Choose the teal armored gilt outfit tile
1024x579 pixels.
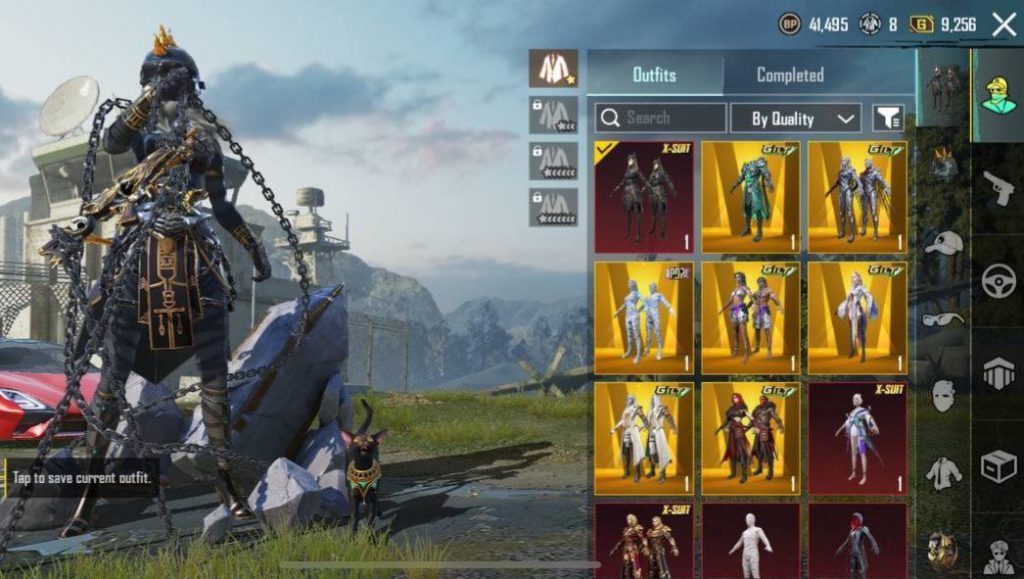point(751,197)
